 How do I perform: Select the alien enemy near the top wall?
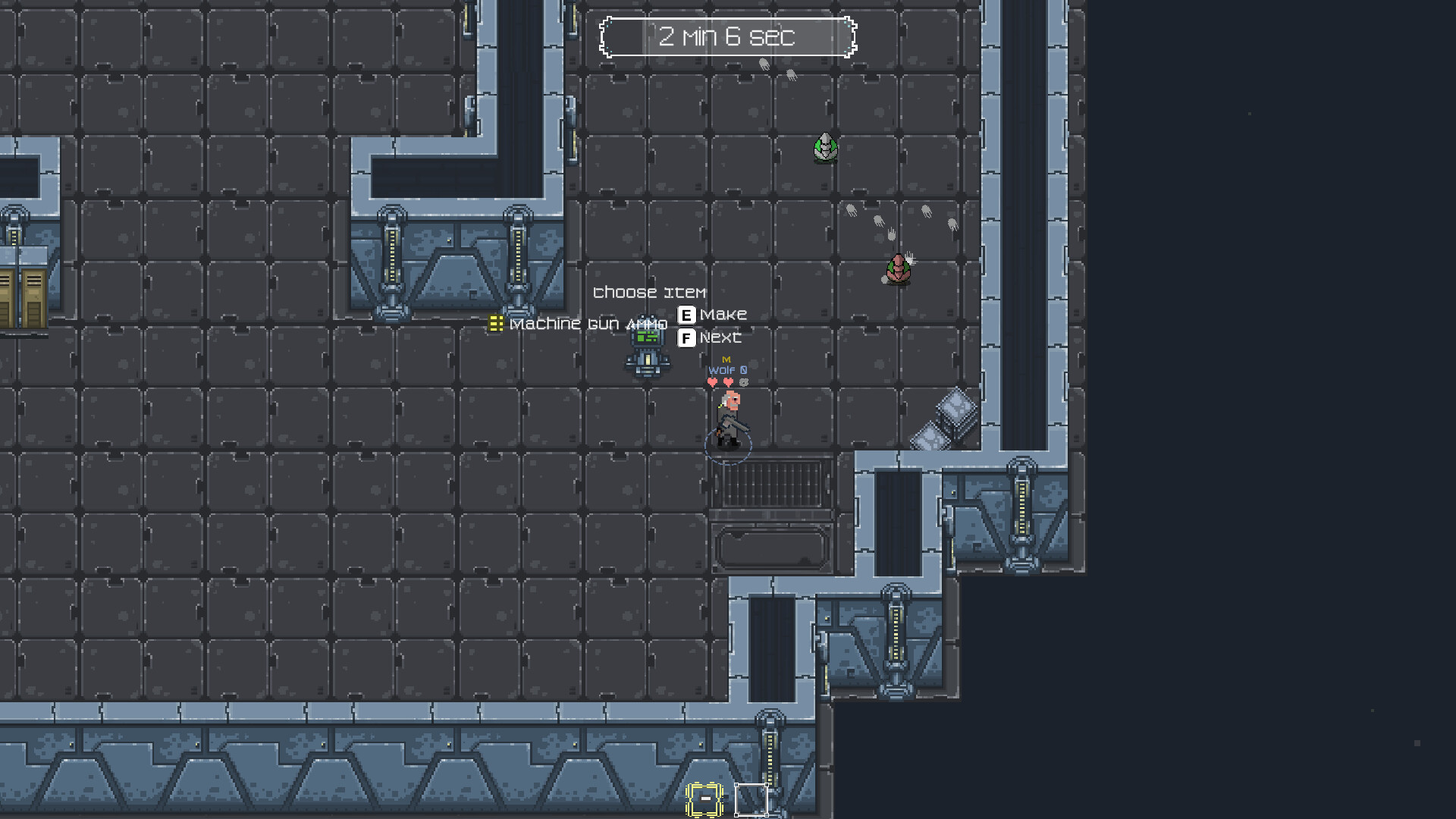[824, 146]
